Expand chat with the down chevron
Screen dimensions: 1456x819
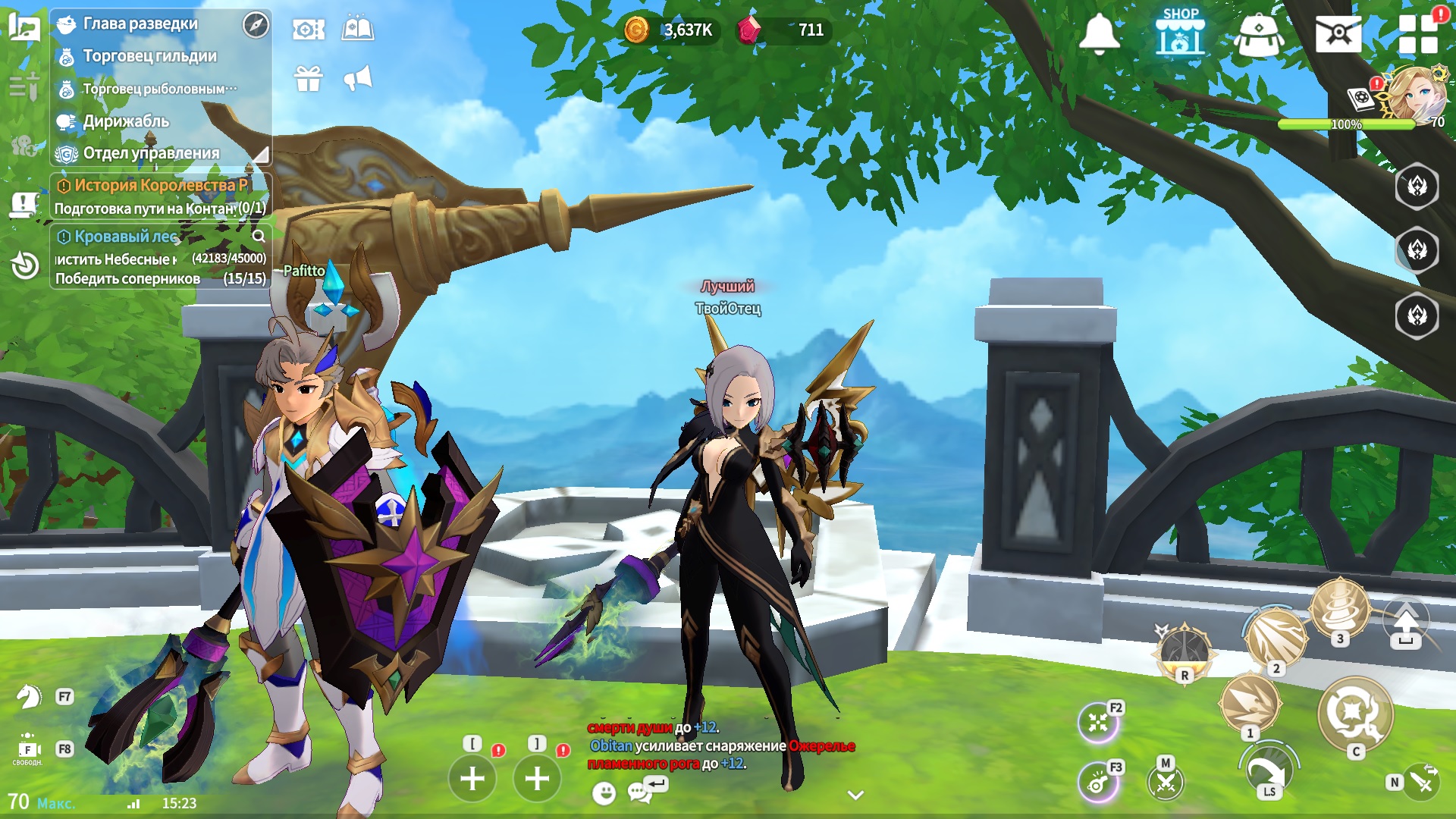[855, 795]
